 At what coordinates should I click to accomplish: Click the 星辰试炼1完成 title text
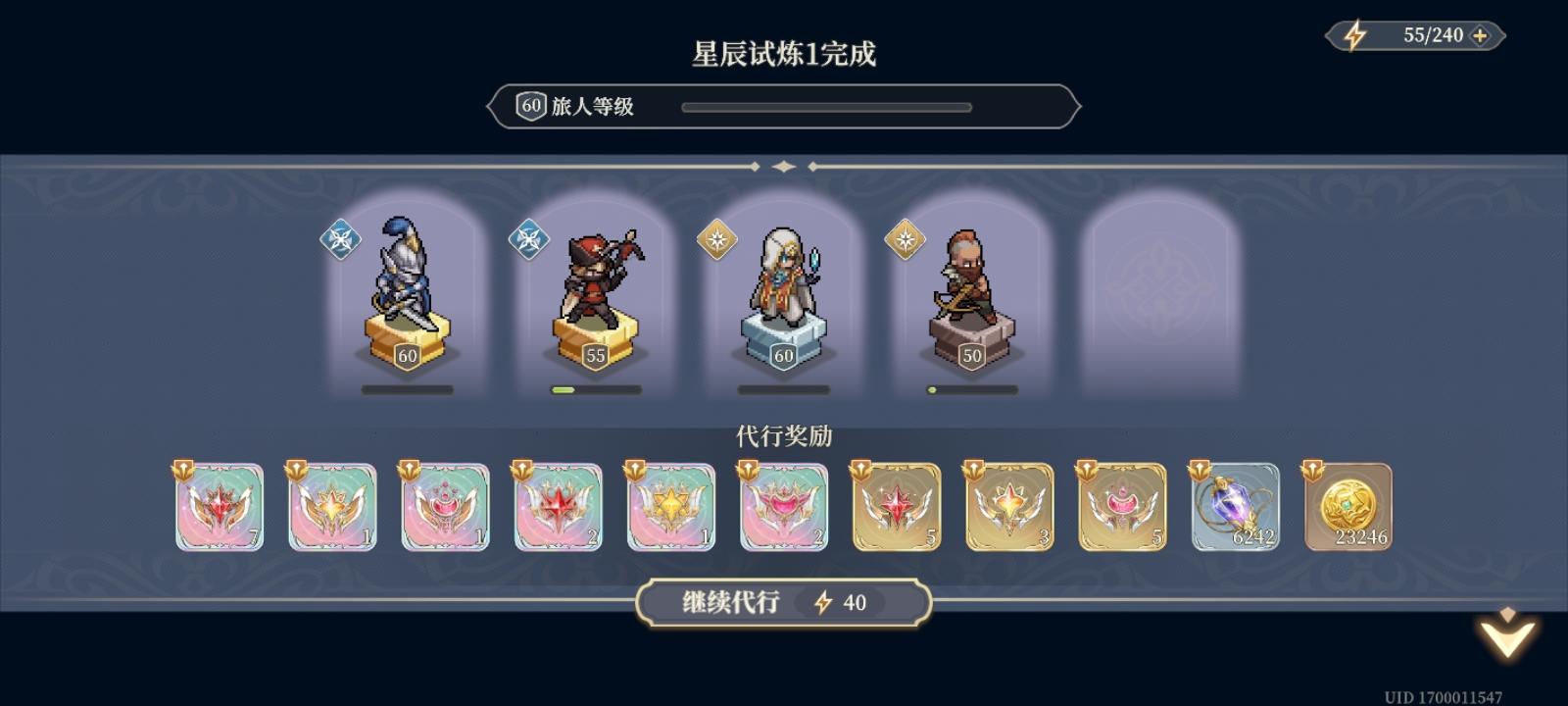click(782, 56)
